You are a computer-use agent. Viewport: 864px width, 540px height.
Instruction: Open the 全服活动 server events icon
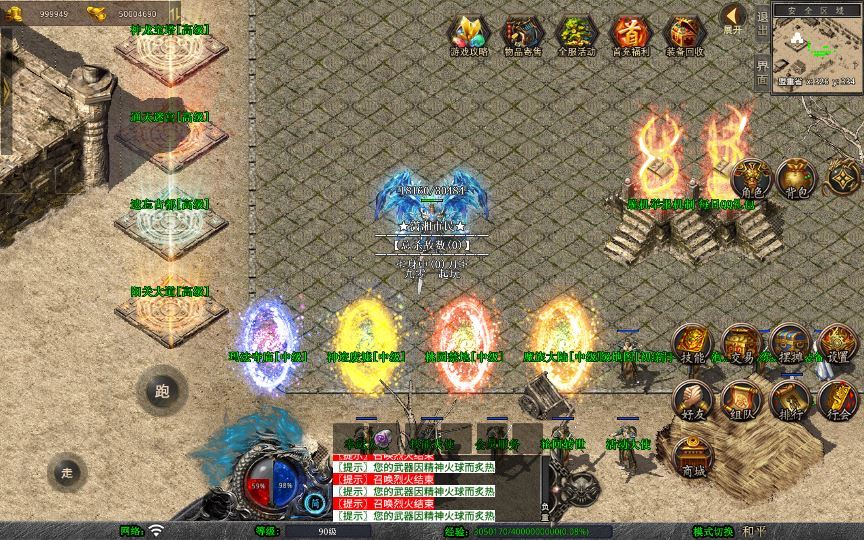point(576,36)
